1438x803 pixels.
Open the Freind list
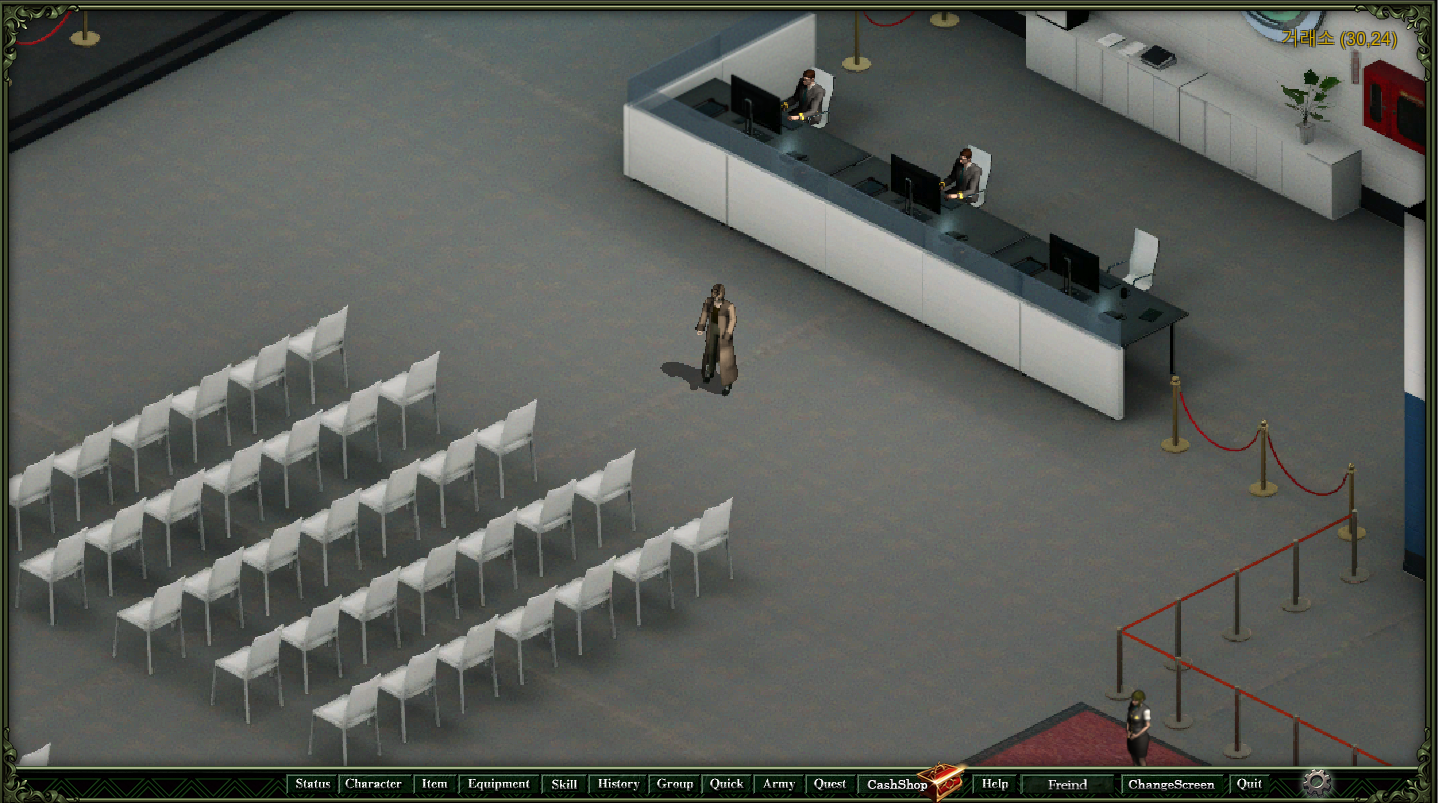click(1067, 785)
